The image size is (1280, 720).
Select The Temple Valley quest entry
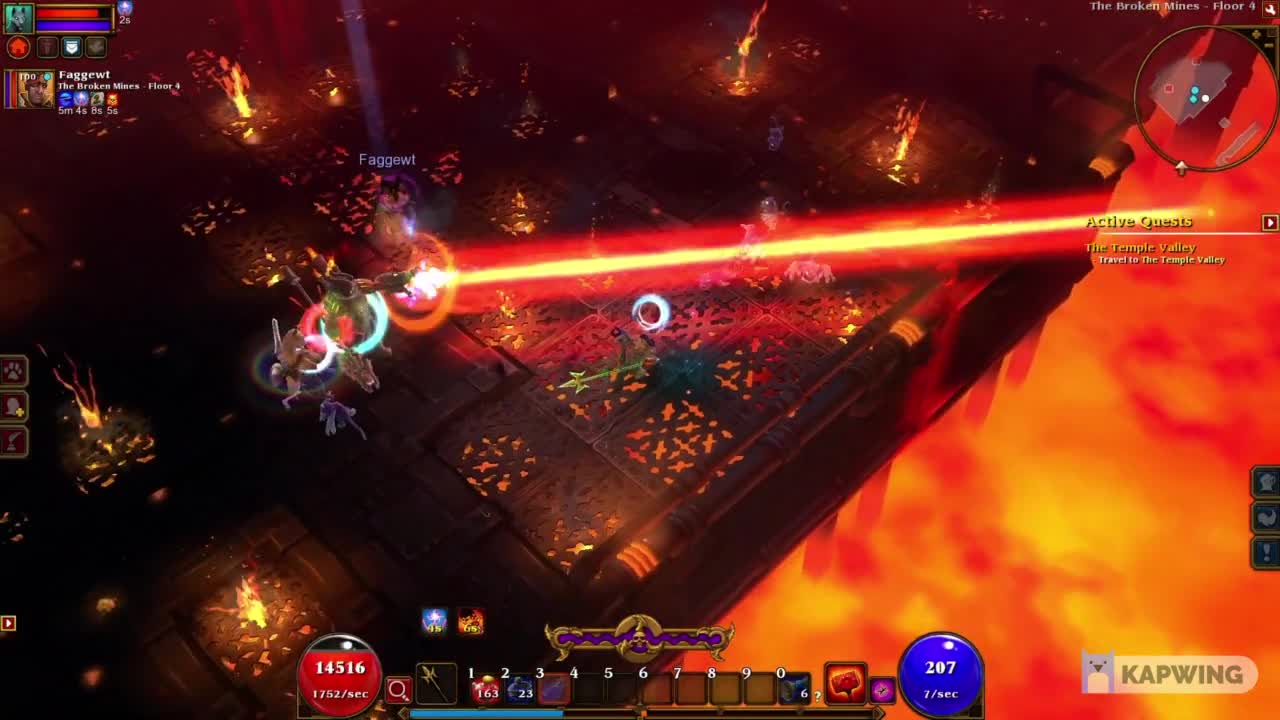1140,247
